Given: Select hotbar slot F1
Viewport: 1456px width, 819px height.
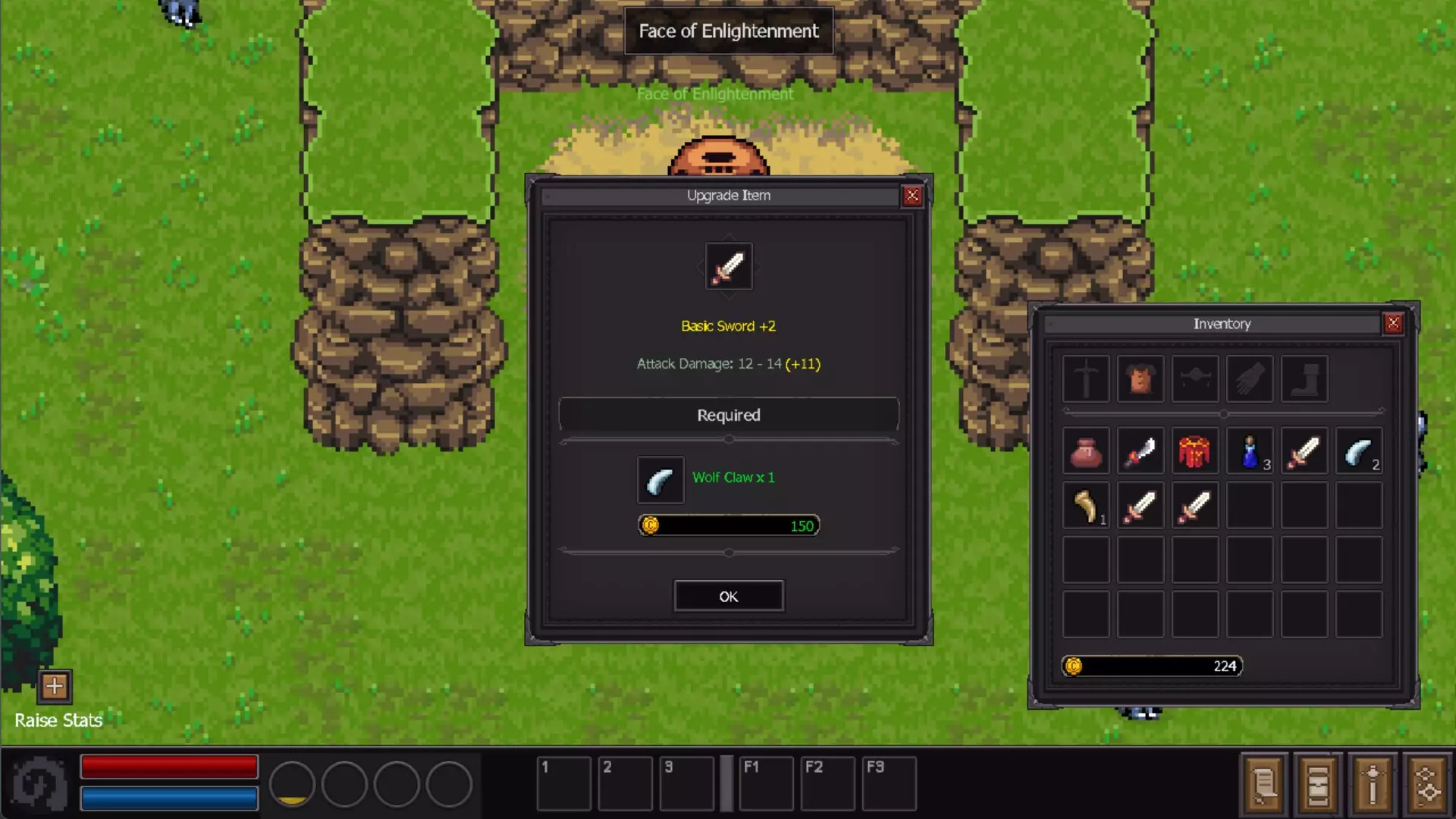Looking at the screenshot, I should pos(766,783).
